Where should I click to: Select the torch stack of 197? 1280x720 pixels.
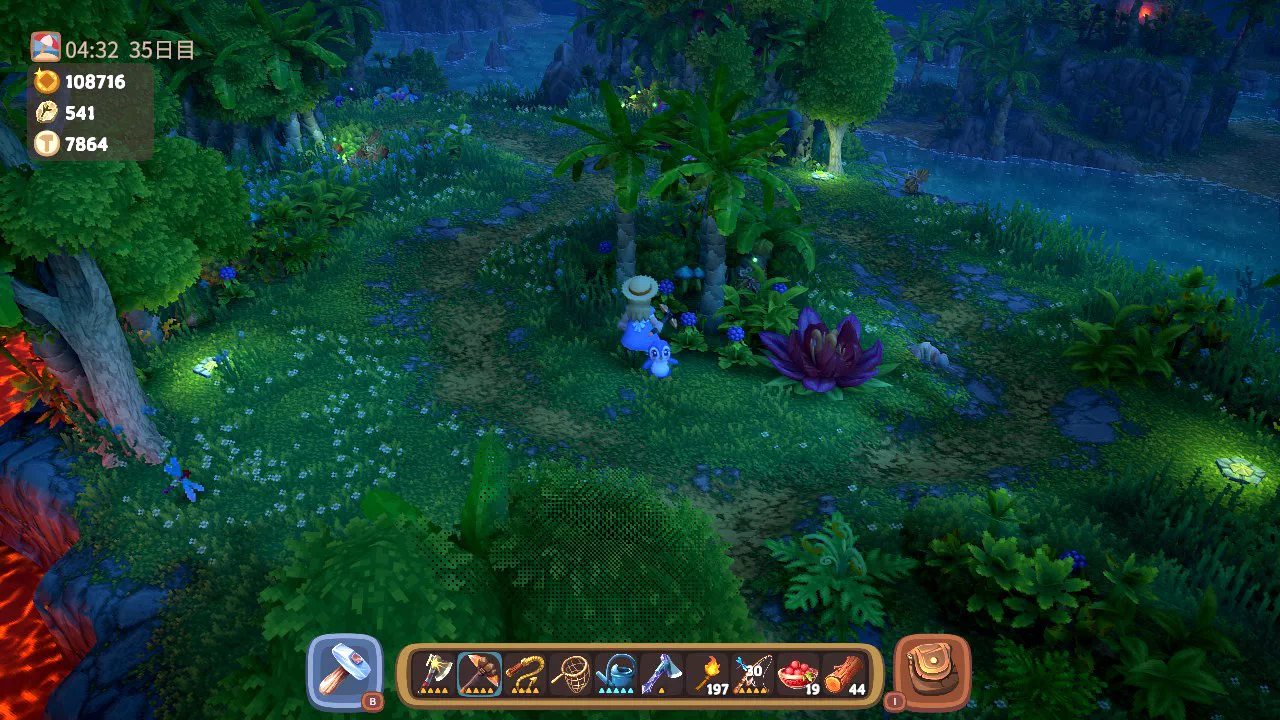pos(708,673)
